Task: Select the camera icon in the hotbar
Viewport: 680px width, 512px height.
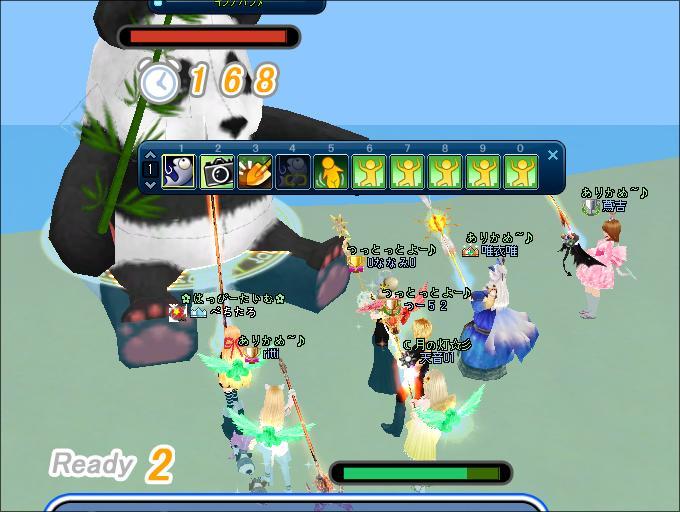Action: 217,173
